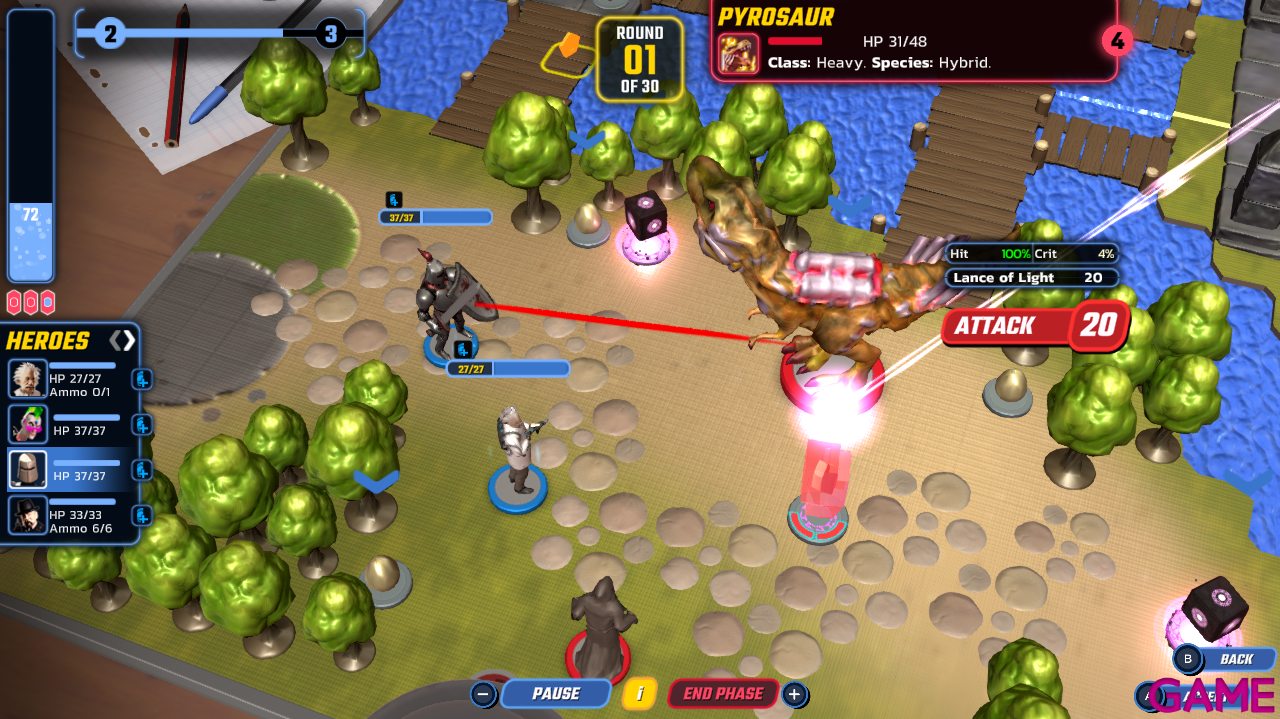Pick the fedora-wearing hero portrait
Screen dimensions: 1280x719
tap(27, 515)
